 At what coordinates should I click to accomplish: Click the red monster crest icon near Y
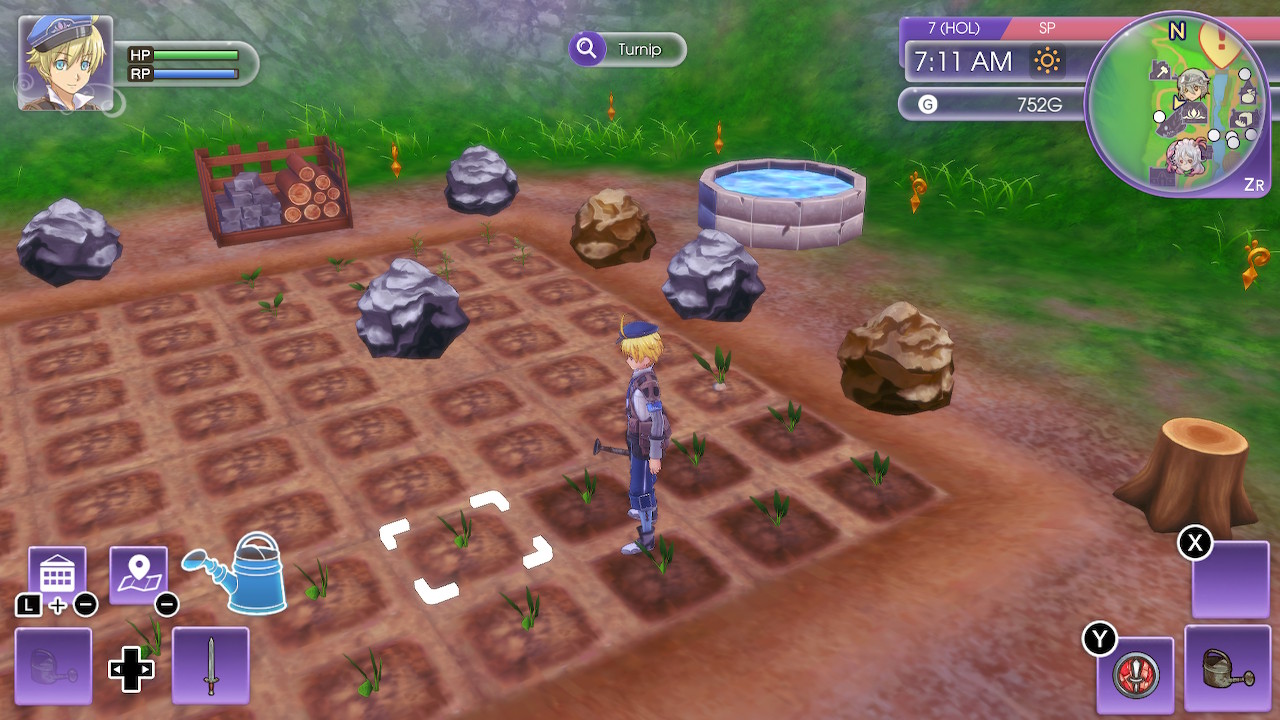click(x=1137, y=676)
